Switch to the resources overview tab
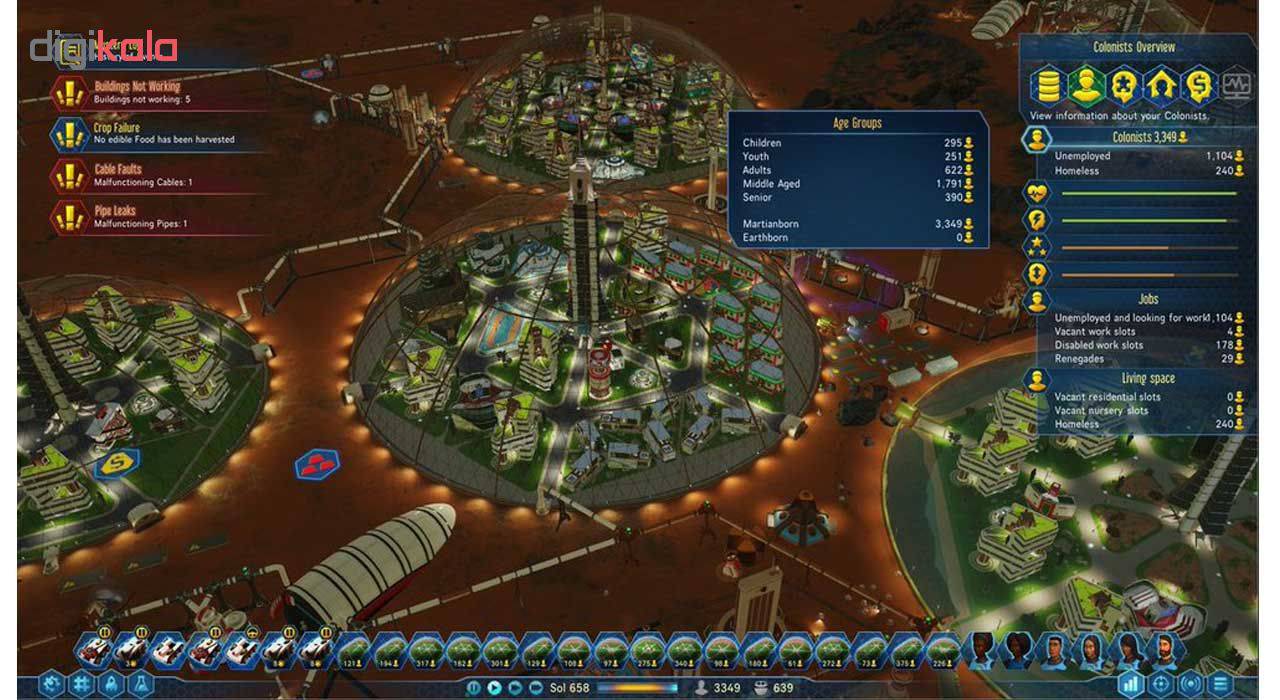Screen dimensions: 1280x700 (1047, 85)
